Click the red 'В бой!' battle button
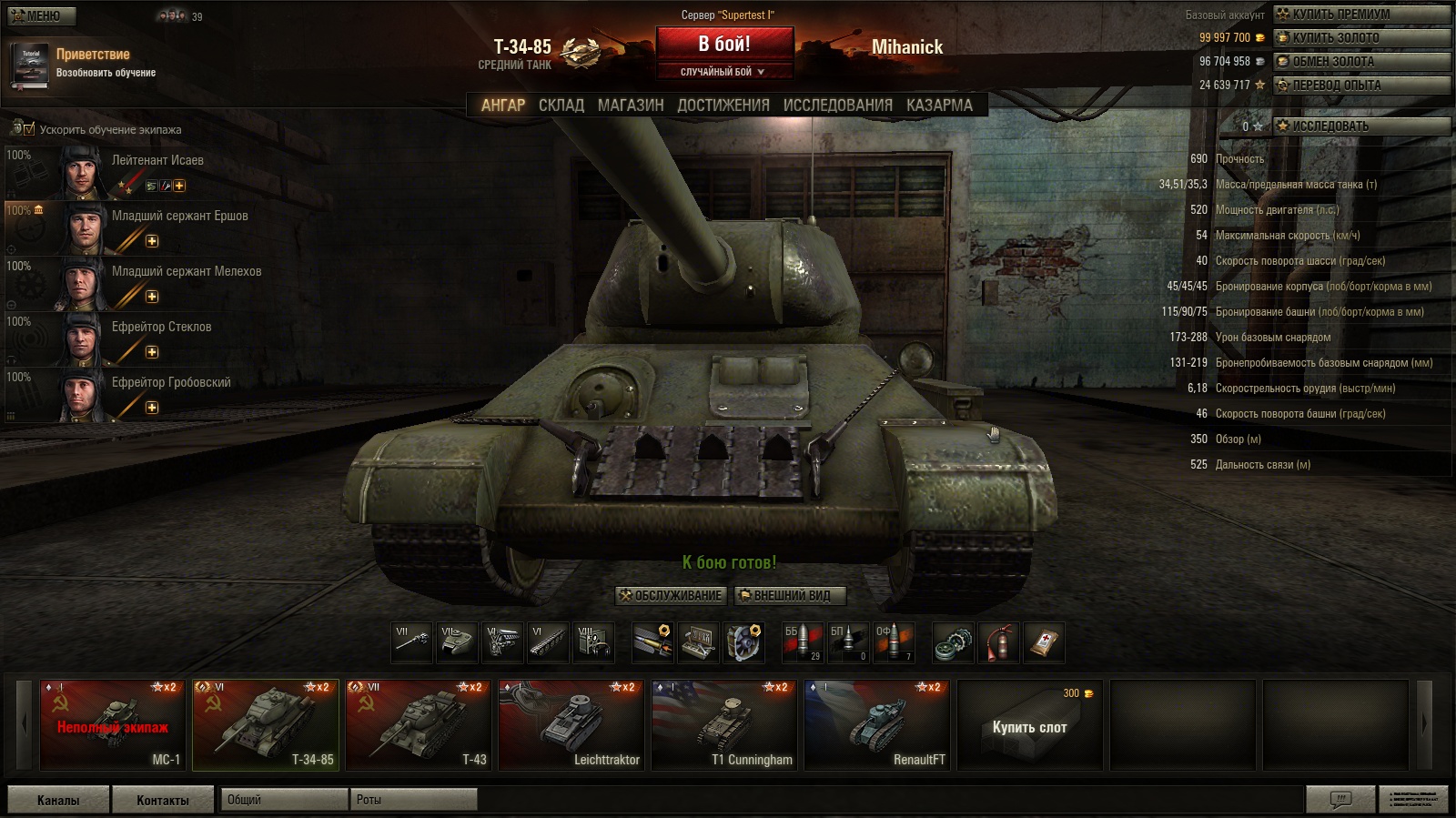 724,44
